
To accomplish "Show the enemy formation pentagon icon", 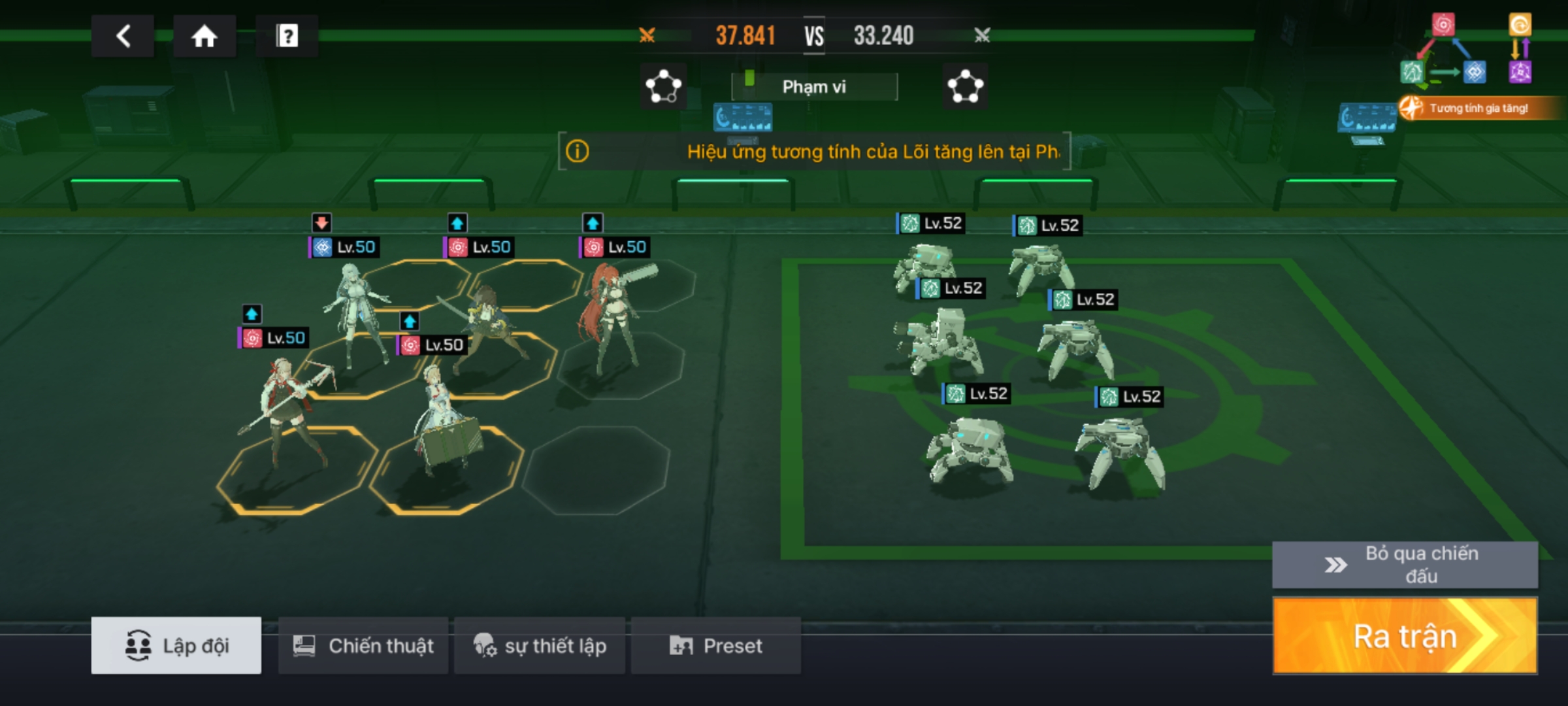I will [x=966, y=86].
